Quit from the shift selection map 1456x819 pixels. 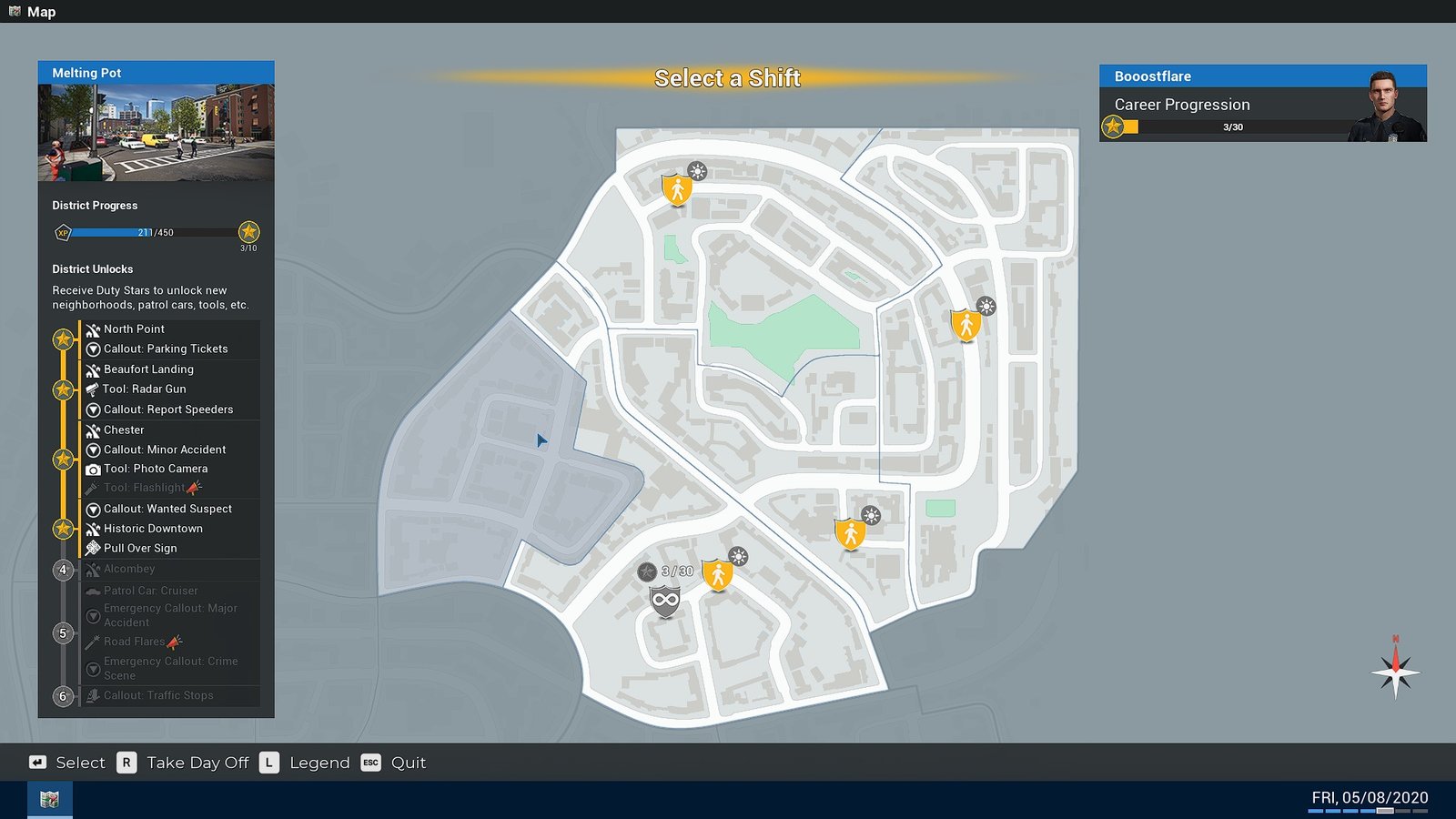[408, 763]
